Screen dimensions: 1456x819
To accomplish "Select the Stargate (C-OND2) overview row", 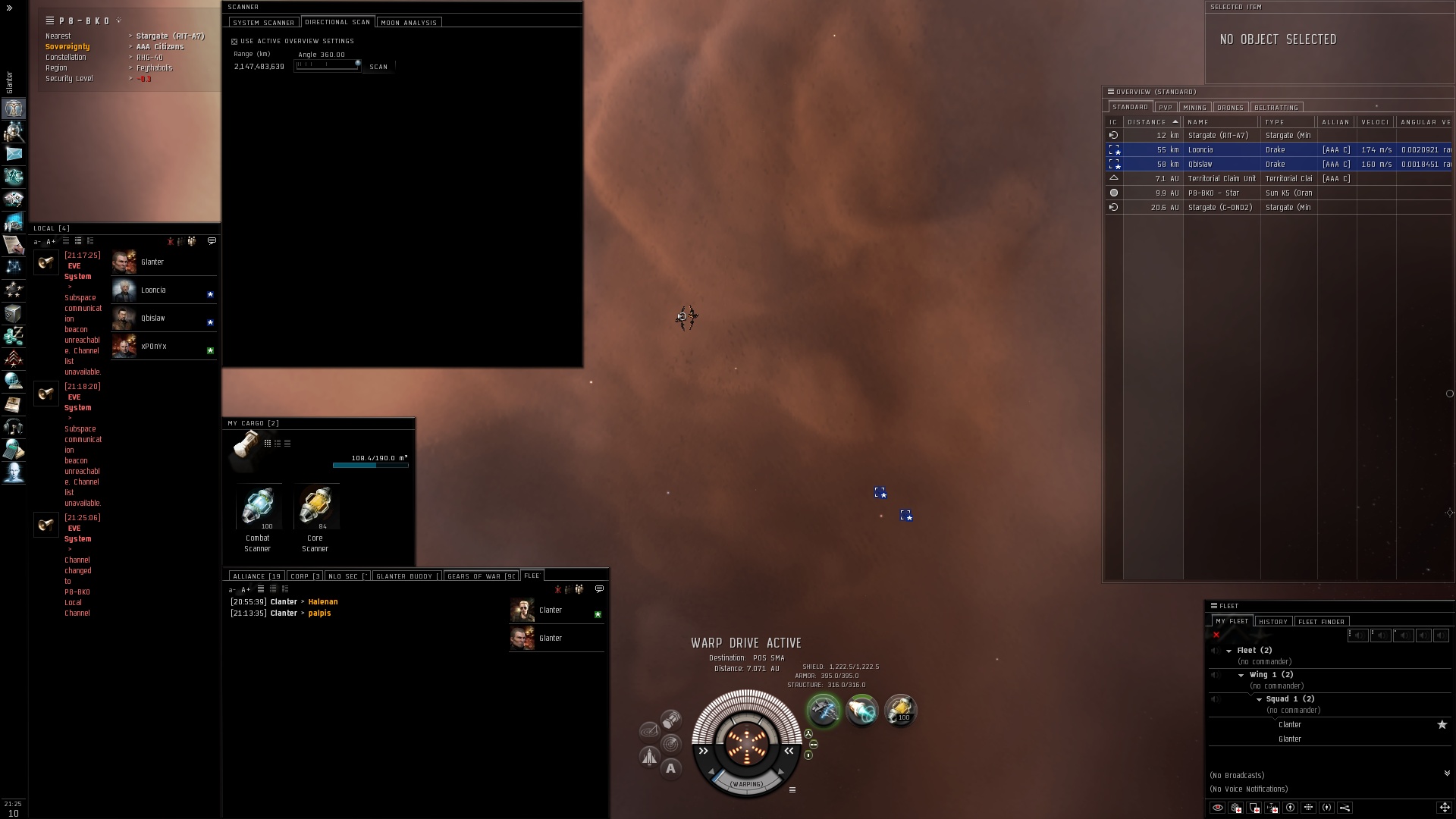I will [x=1219, y=208].
